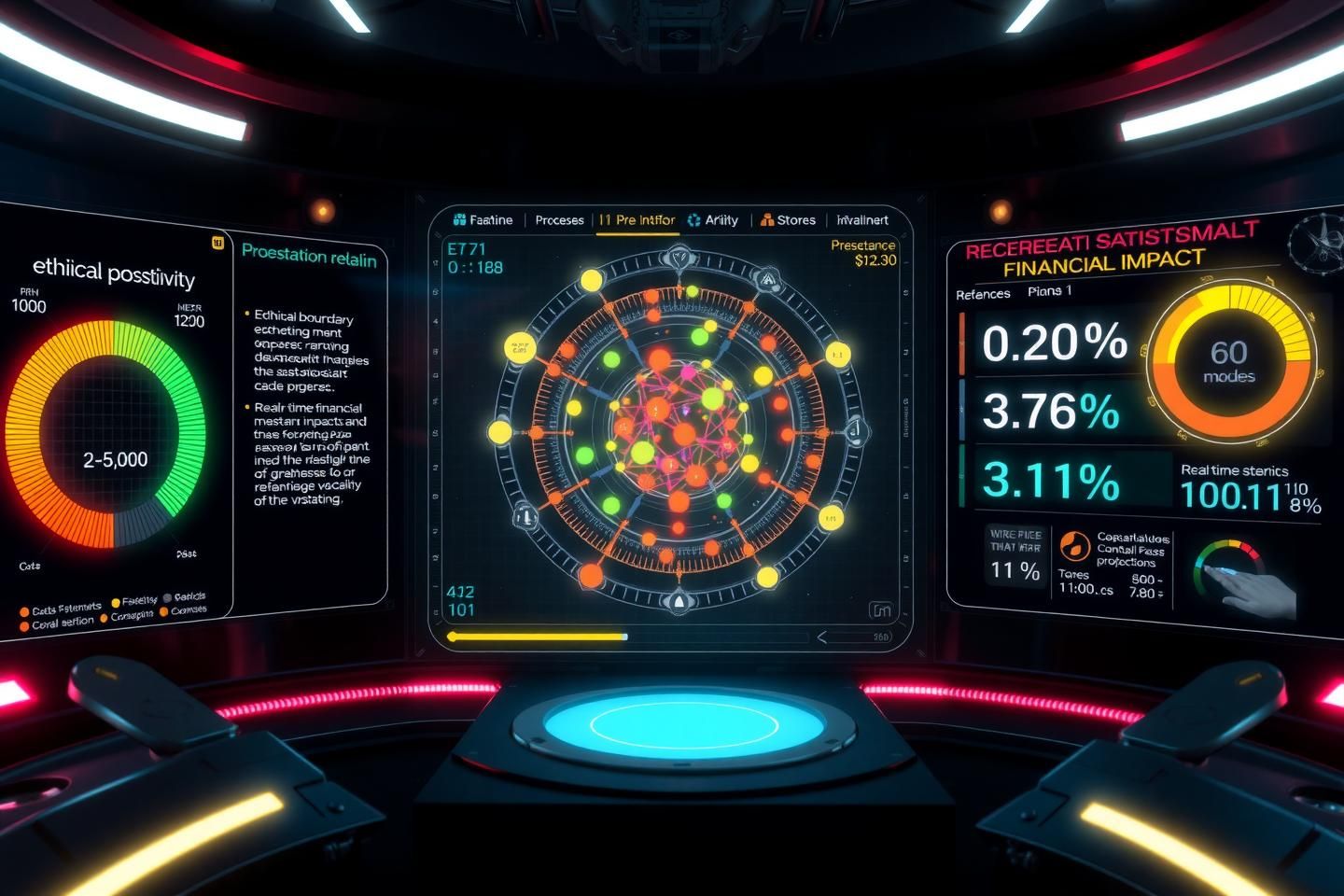1344x896 pixels.
Task: Open the Stores tab
Action: [788, 220]
